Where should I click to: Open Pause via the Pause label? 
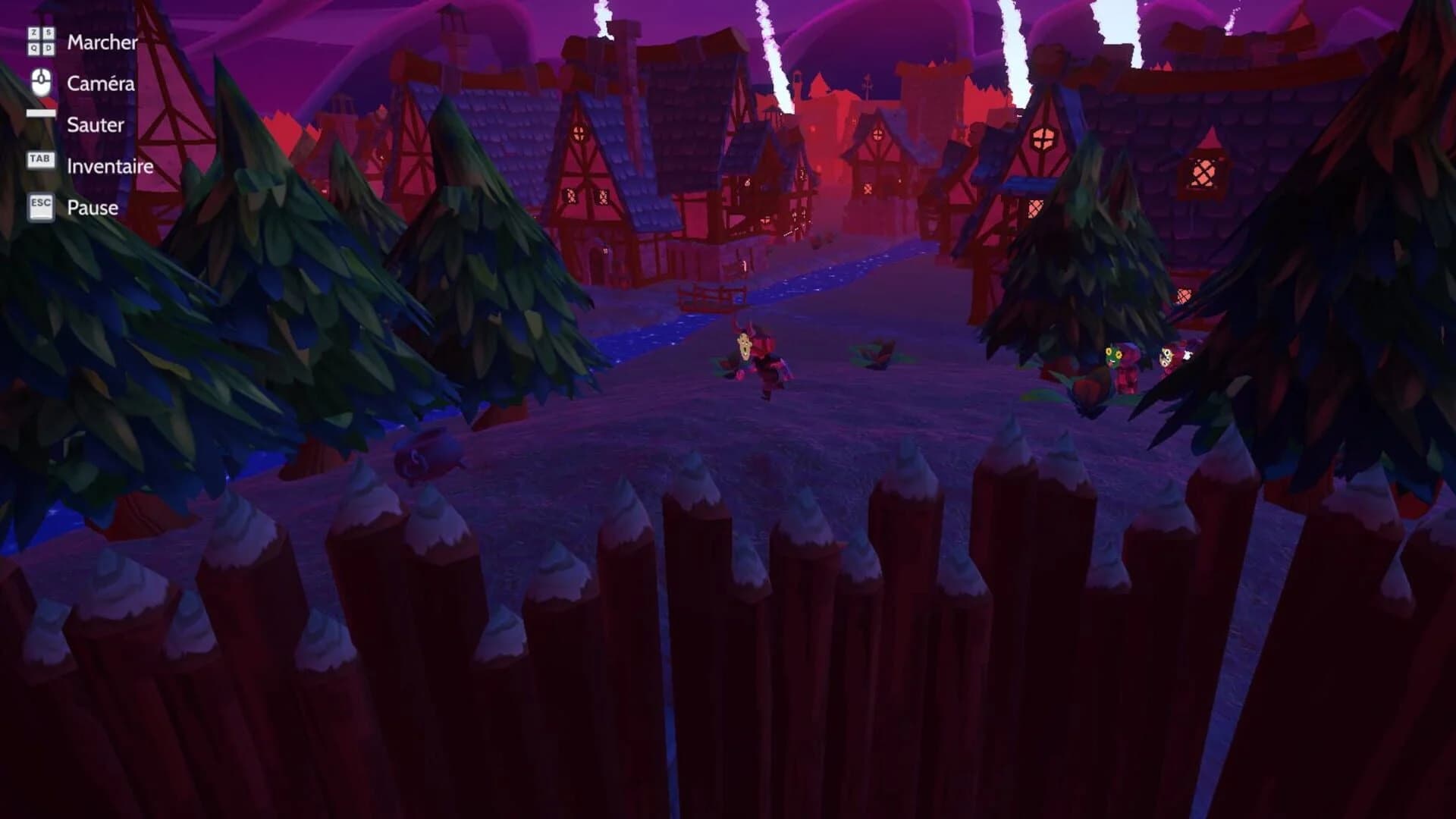pos(92,207)
